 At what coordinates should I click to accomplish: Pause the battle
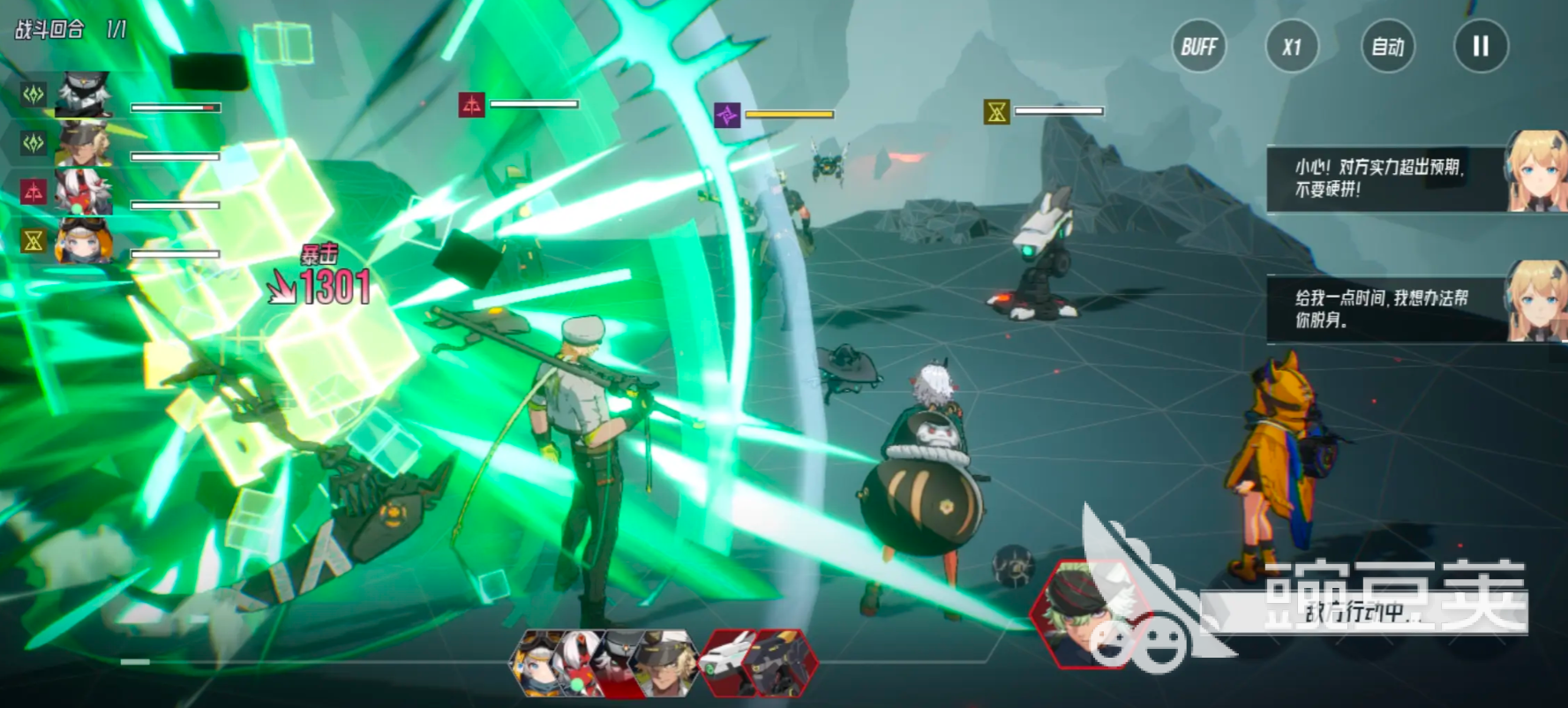(1481, 47)
